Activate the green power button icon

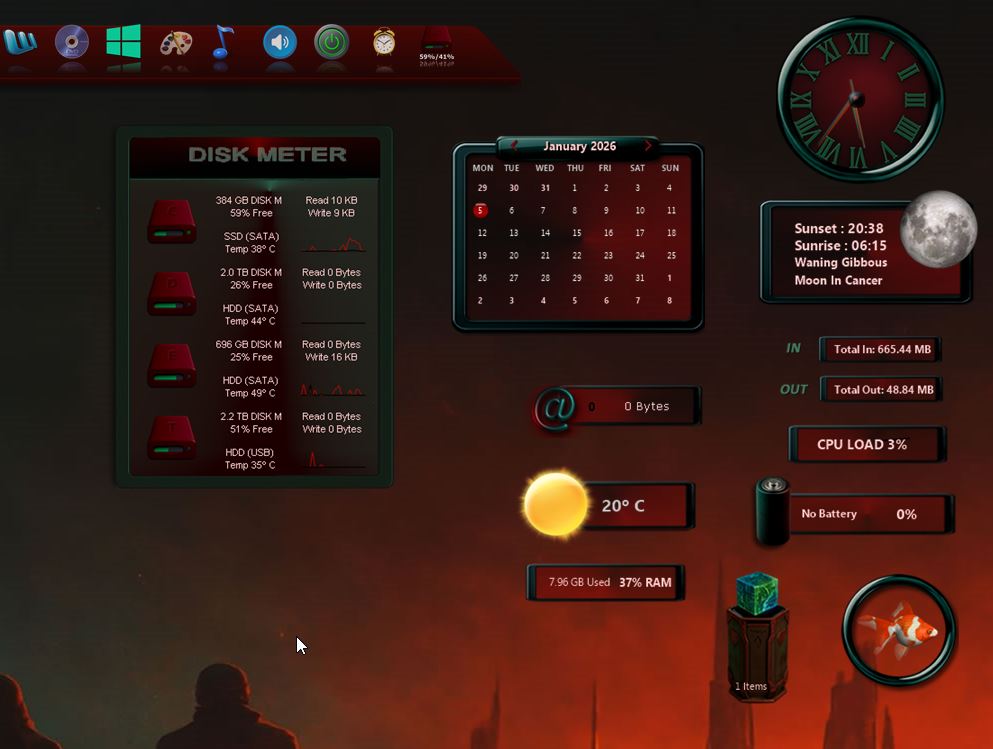(332, 42)
